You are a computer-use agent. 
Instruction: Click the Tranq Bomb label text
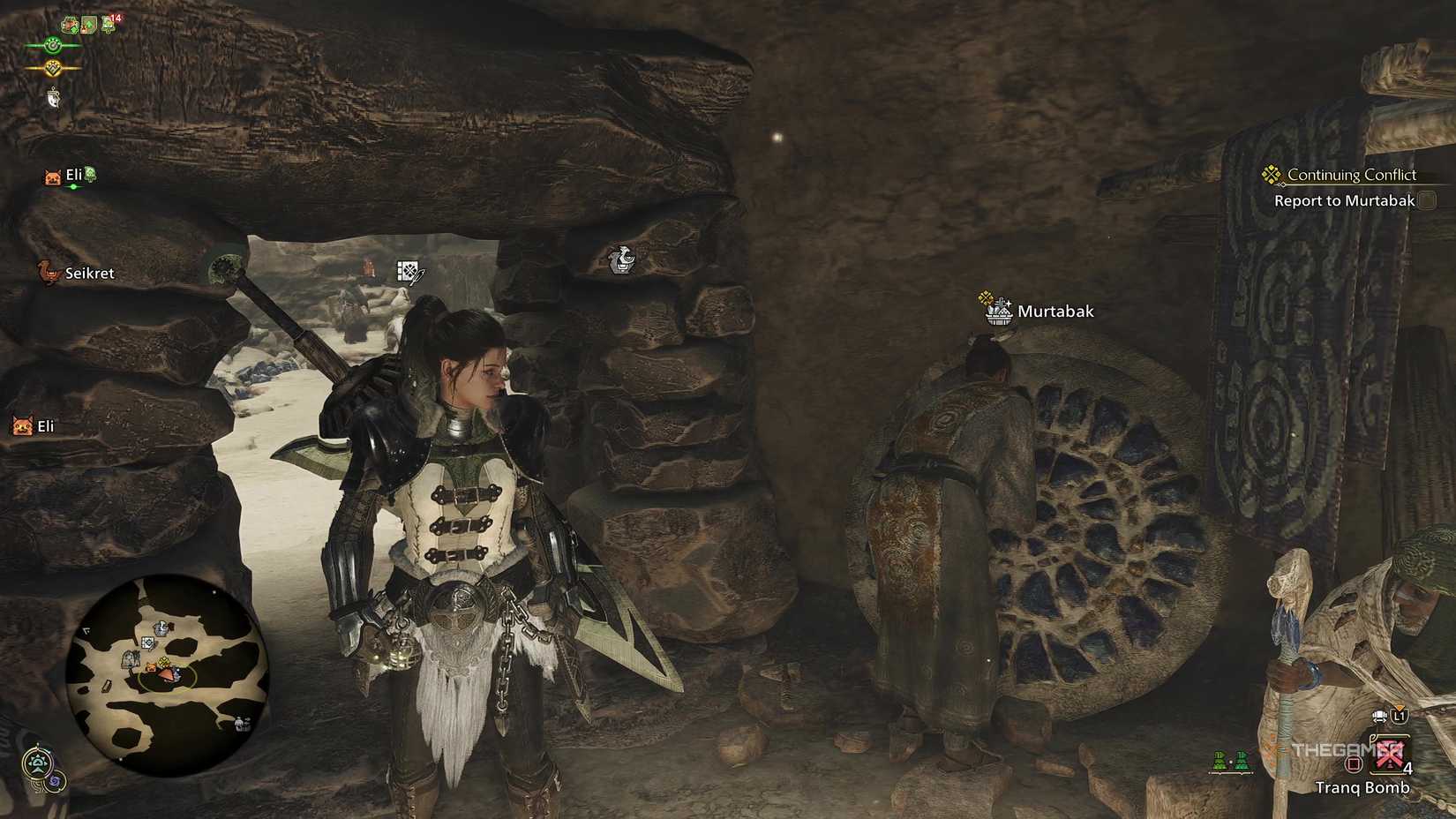(x=1363, y=787)
